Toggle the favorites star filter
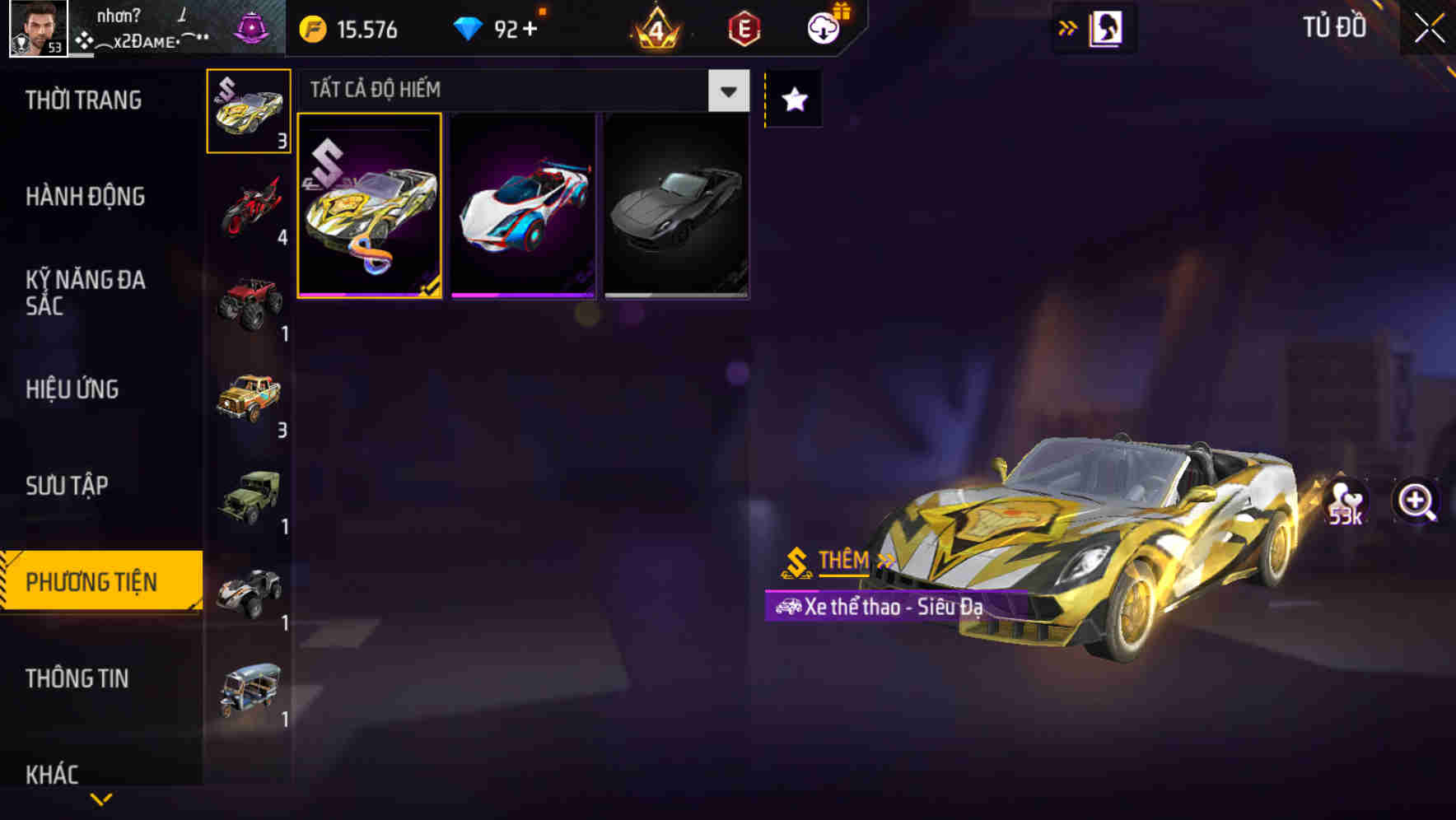Viewport: 1456px width, 820px height. (792, 99)
